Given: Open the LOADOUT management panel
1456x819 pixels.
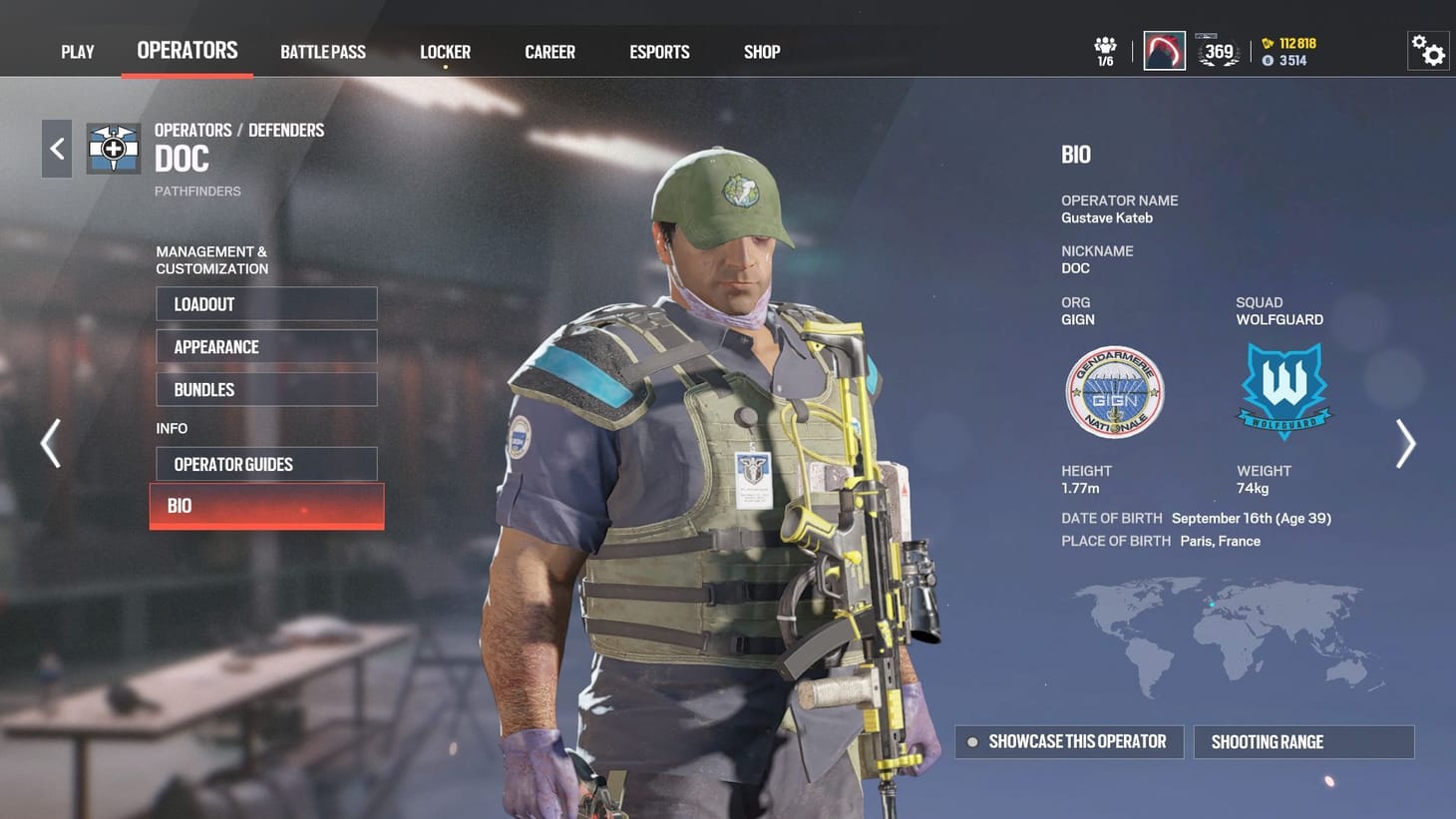Looking at the screenshot, I should coord(266,304).
